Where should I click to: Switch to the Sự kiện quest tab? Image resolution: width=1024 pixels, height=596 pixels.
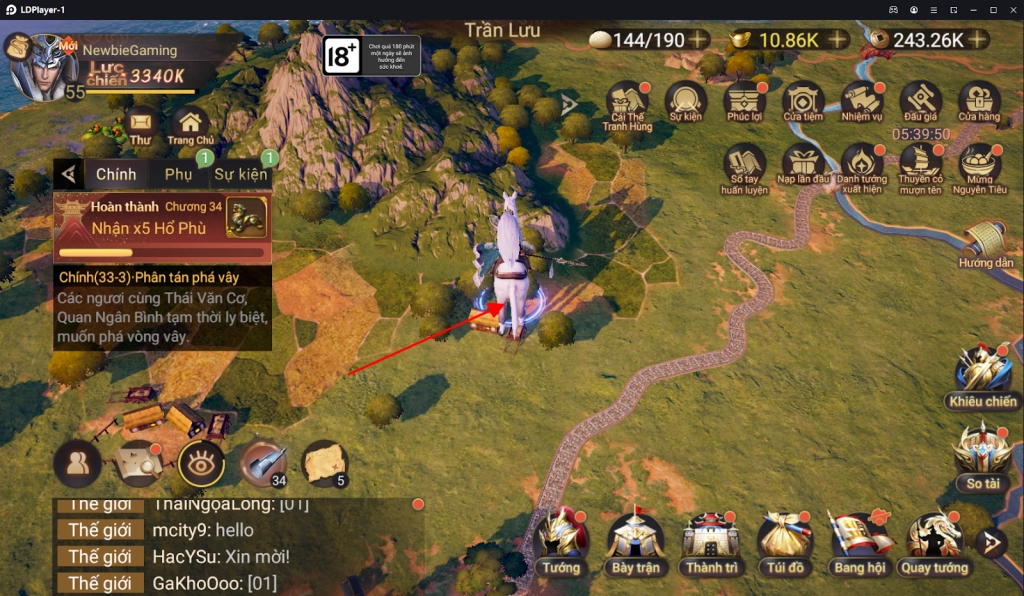click(x=240, y=174)
